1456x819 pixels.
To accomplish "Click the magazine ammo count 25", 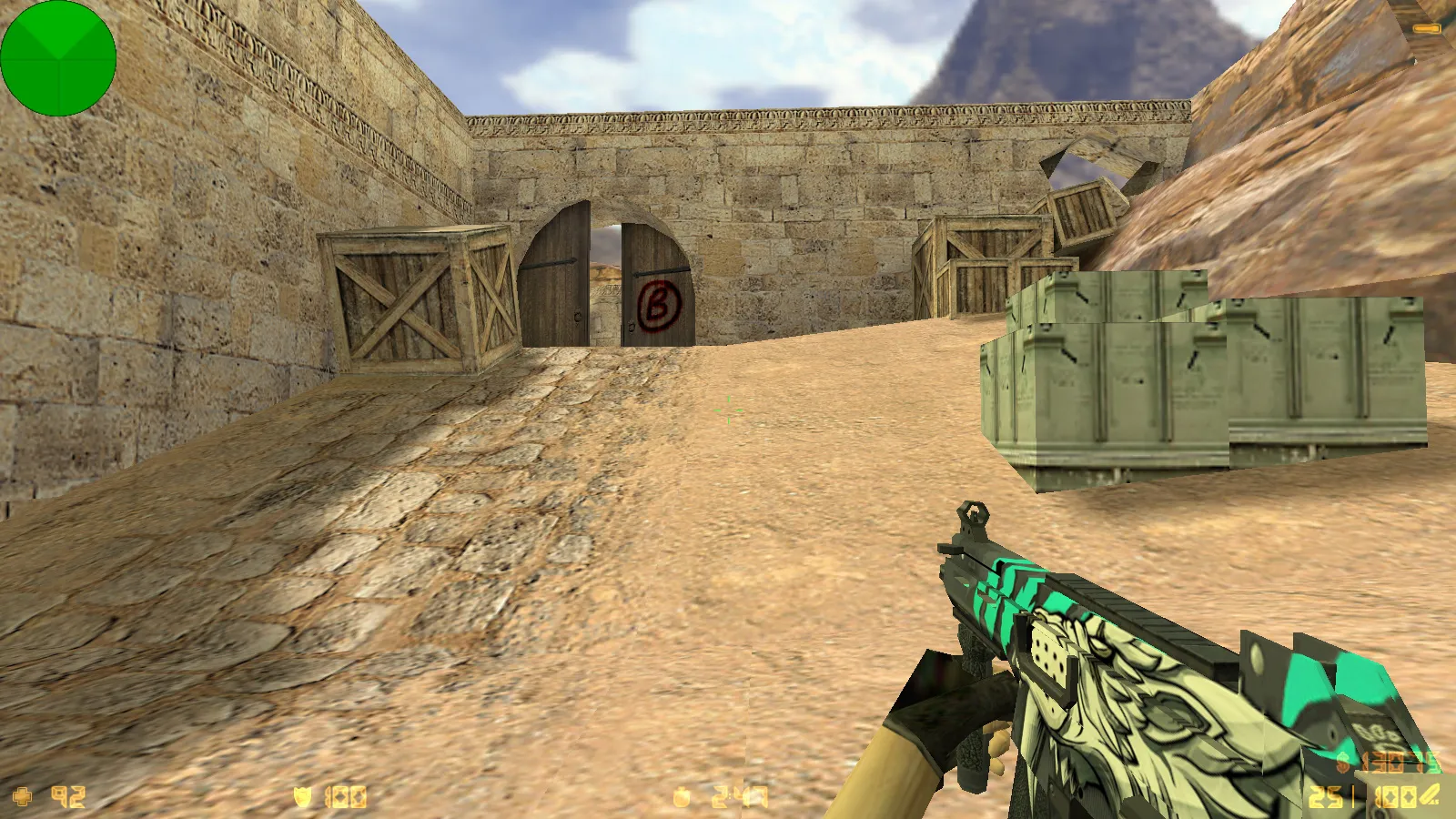I will pos(1327,794).
